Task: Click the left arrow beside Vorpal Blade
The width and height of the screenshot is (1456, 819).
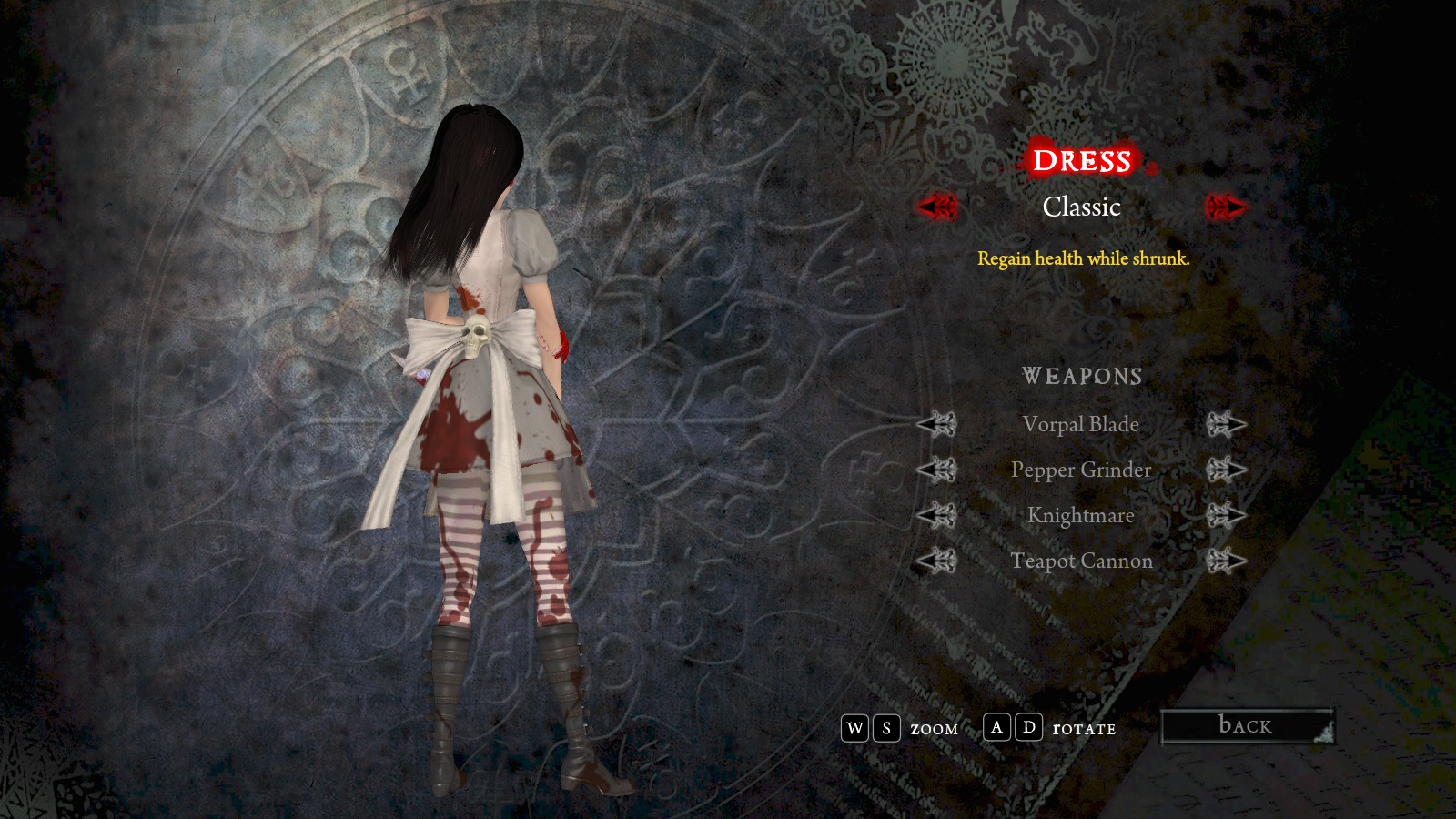Action: [x=936, y=424]
